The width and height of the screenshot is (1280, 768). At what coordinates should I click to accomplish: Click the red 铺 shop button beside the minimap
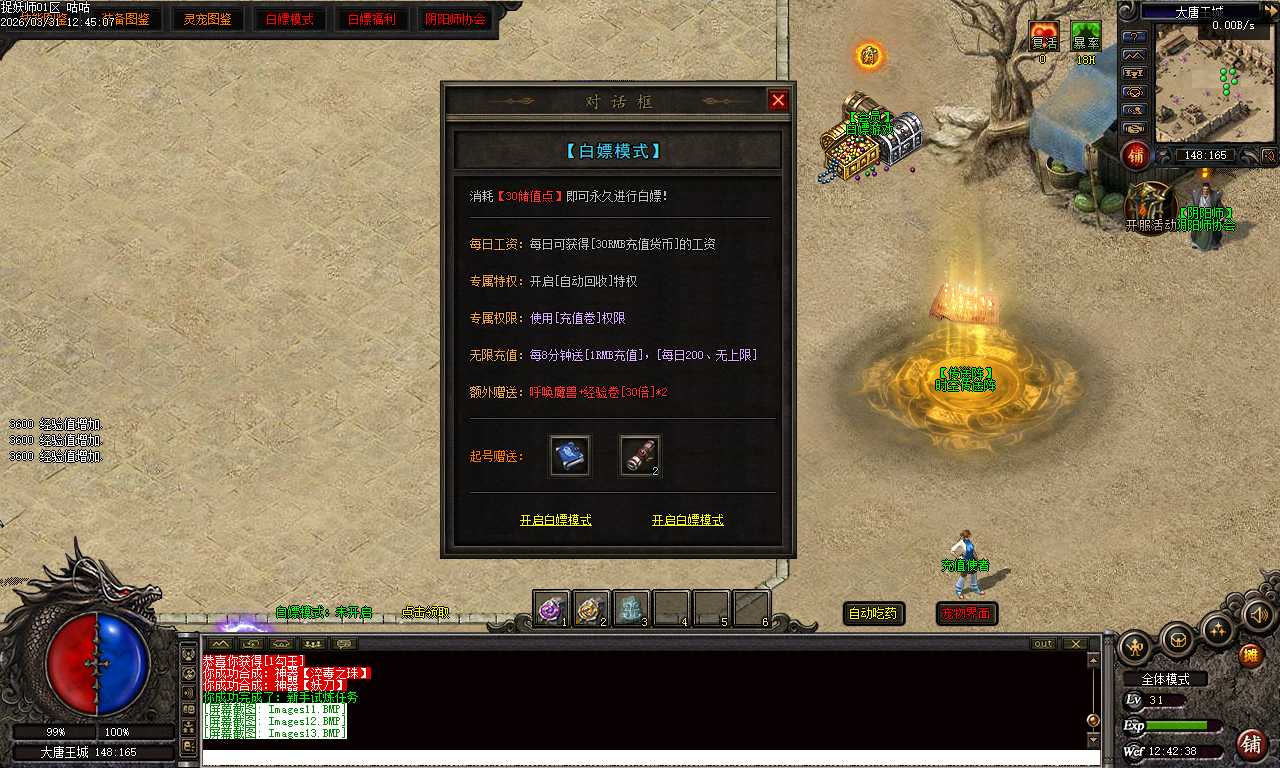[x=1136, y=155]
